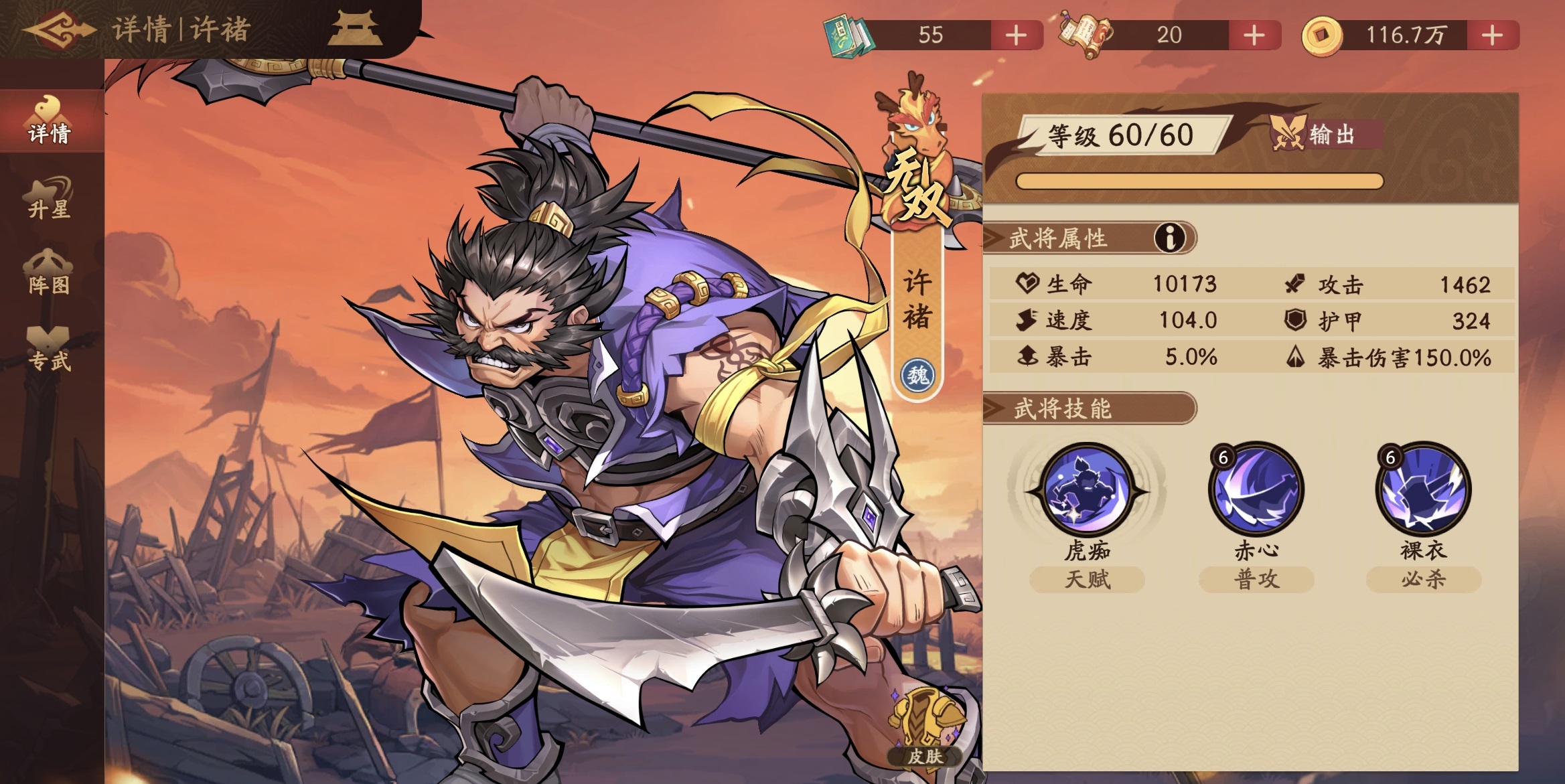1565x784 pixels.
Task: Tap the 魏 faction badge
Action: tap(917, 375)
